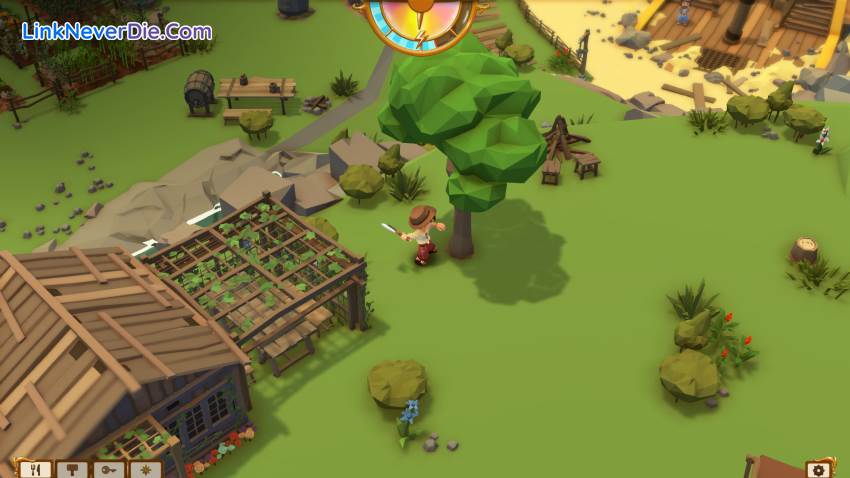Click the star-shaped icon button
Screen dimensions: 850x478
145,469
